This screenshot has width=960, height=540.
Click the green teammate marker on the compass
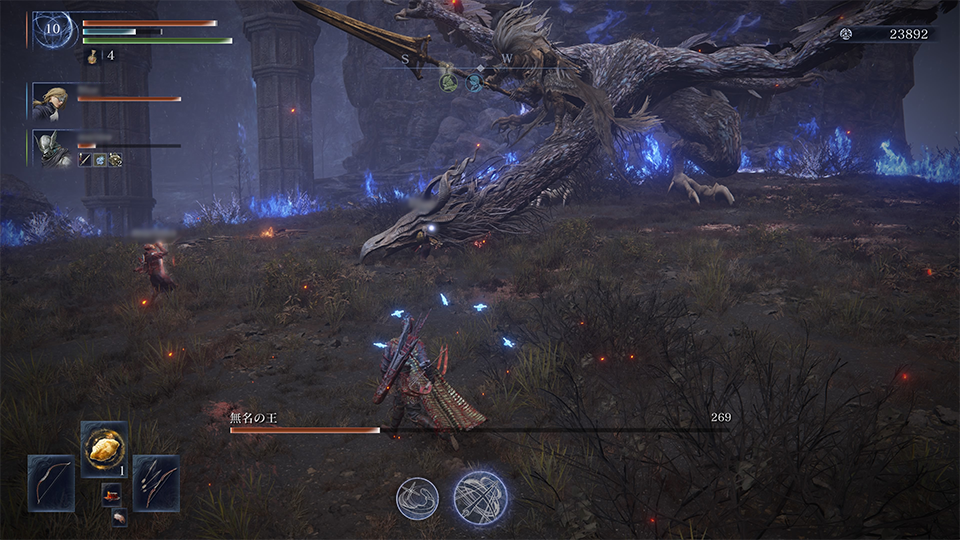(x=449, y=83)
